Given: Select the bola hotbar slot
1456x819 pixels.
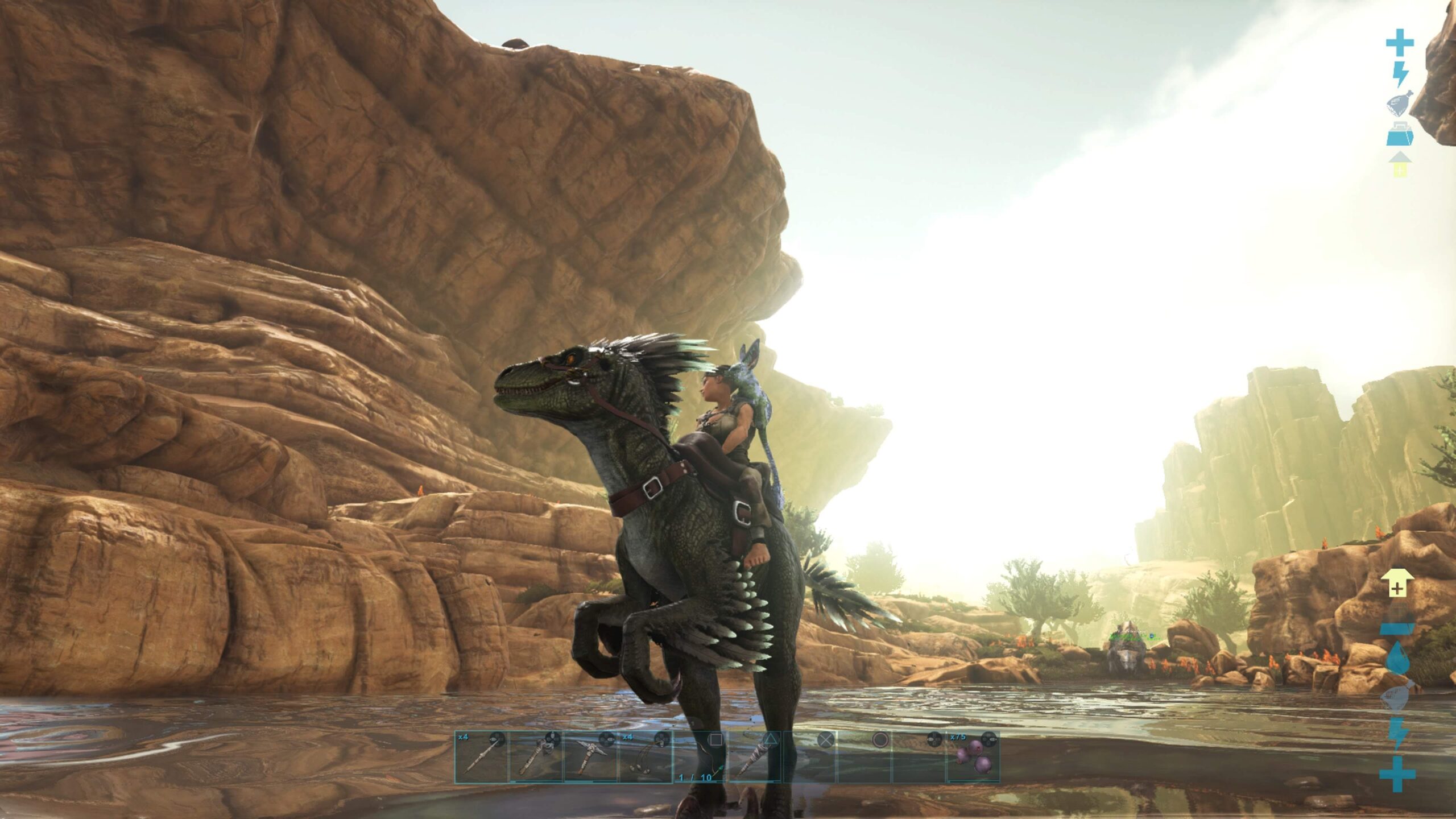Looking at the screenshot, I should click(x=644, y=757).
